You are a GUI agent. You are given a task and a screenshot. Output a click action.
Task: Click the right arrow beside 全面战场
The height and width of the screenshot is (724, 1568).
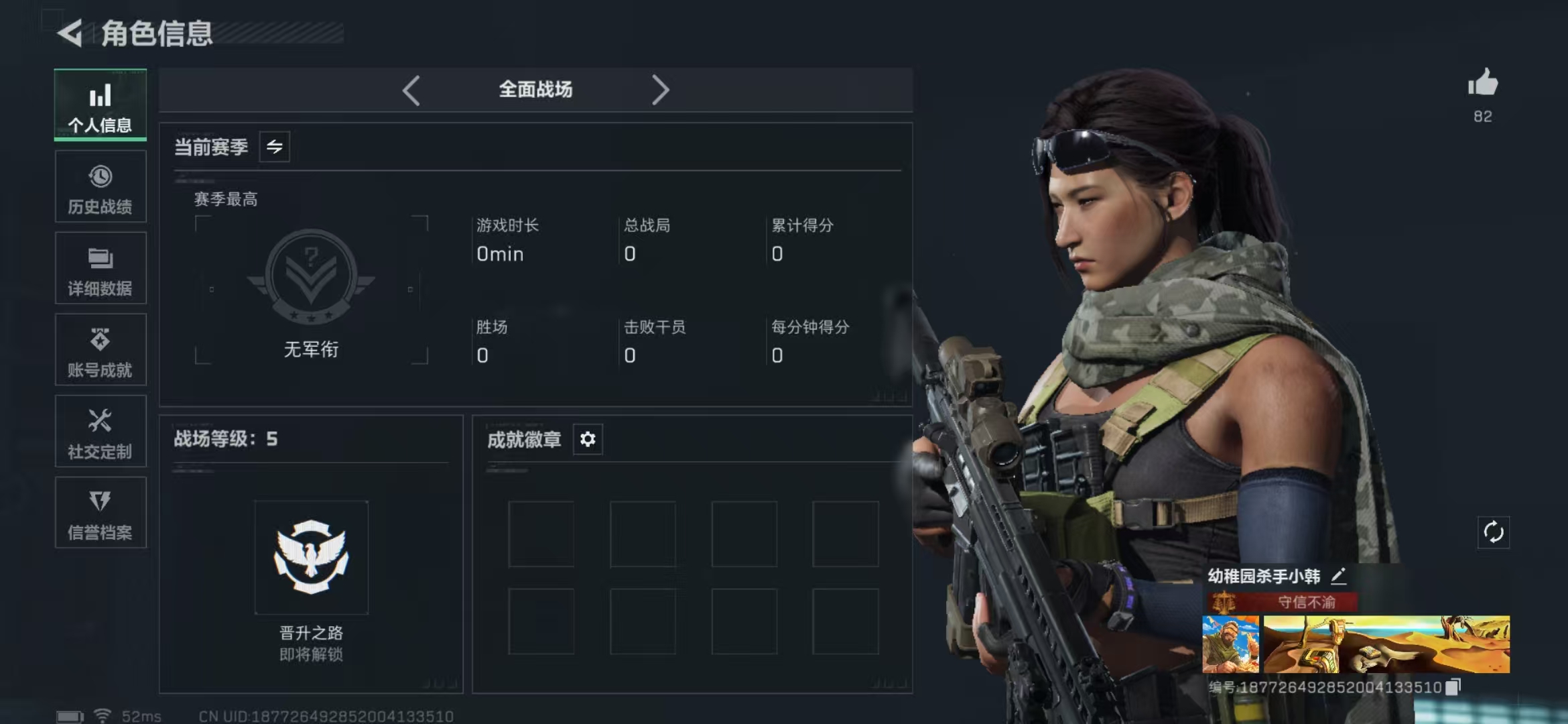pos(660,90)
